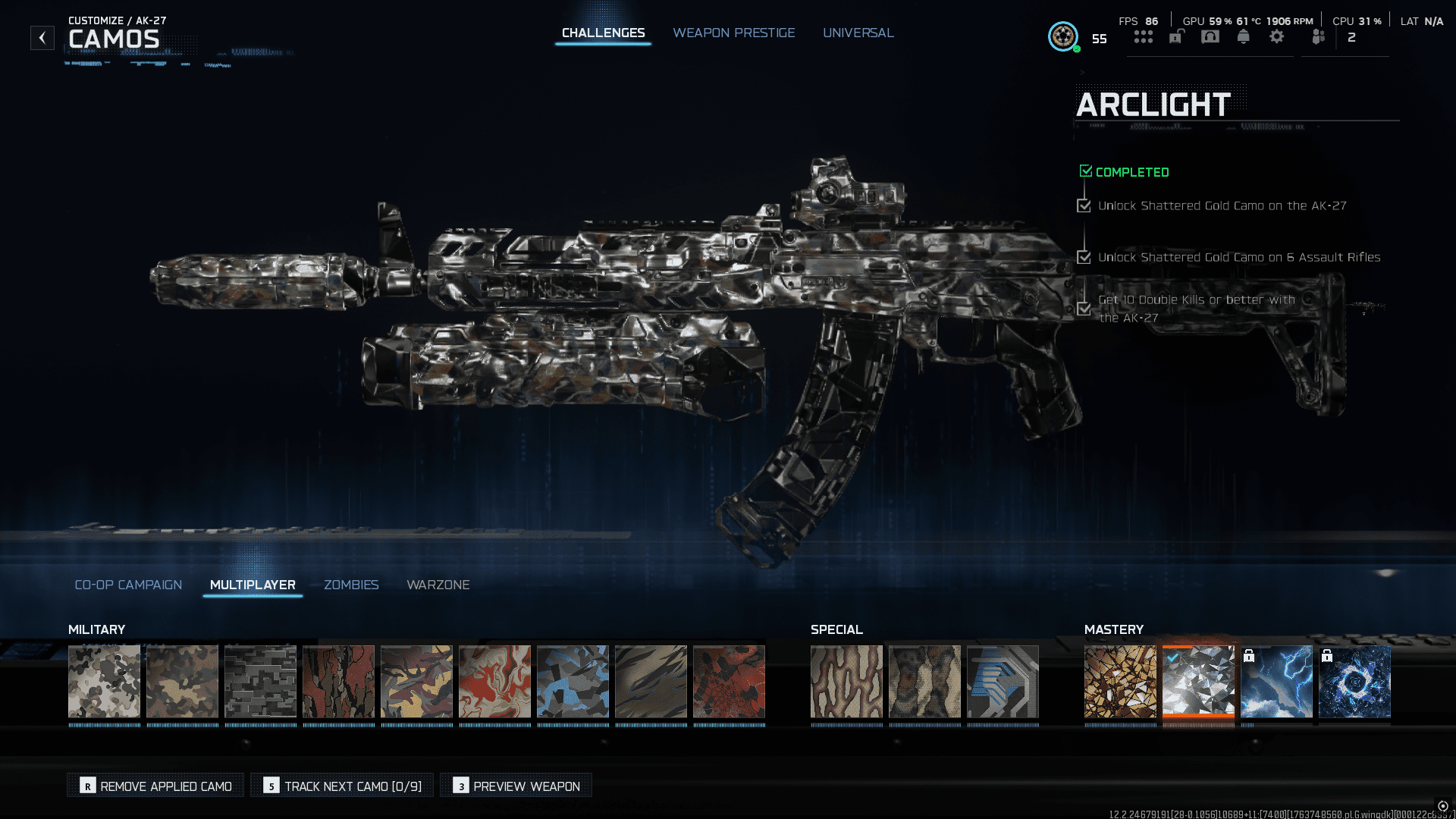1456x819 pixels.
Task: Click the COMPLETED checkmark under ARCLIGHT
Action: [1085, 171]
